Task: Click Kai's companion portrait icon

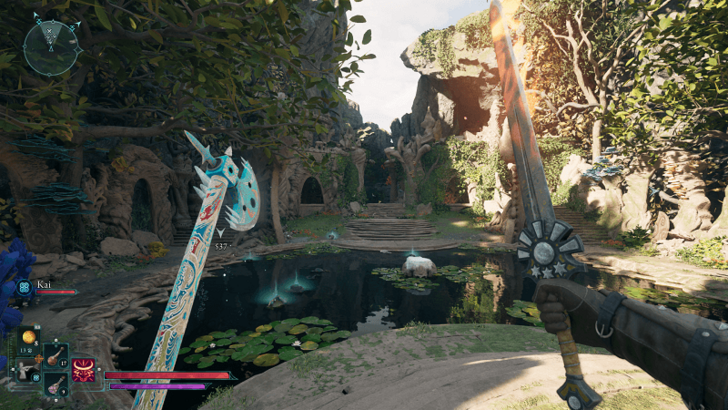Action: point(25,287)
